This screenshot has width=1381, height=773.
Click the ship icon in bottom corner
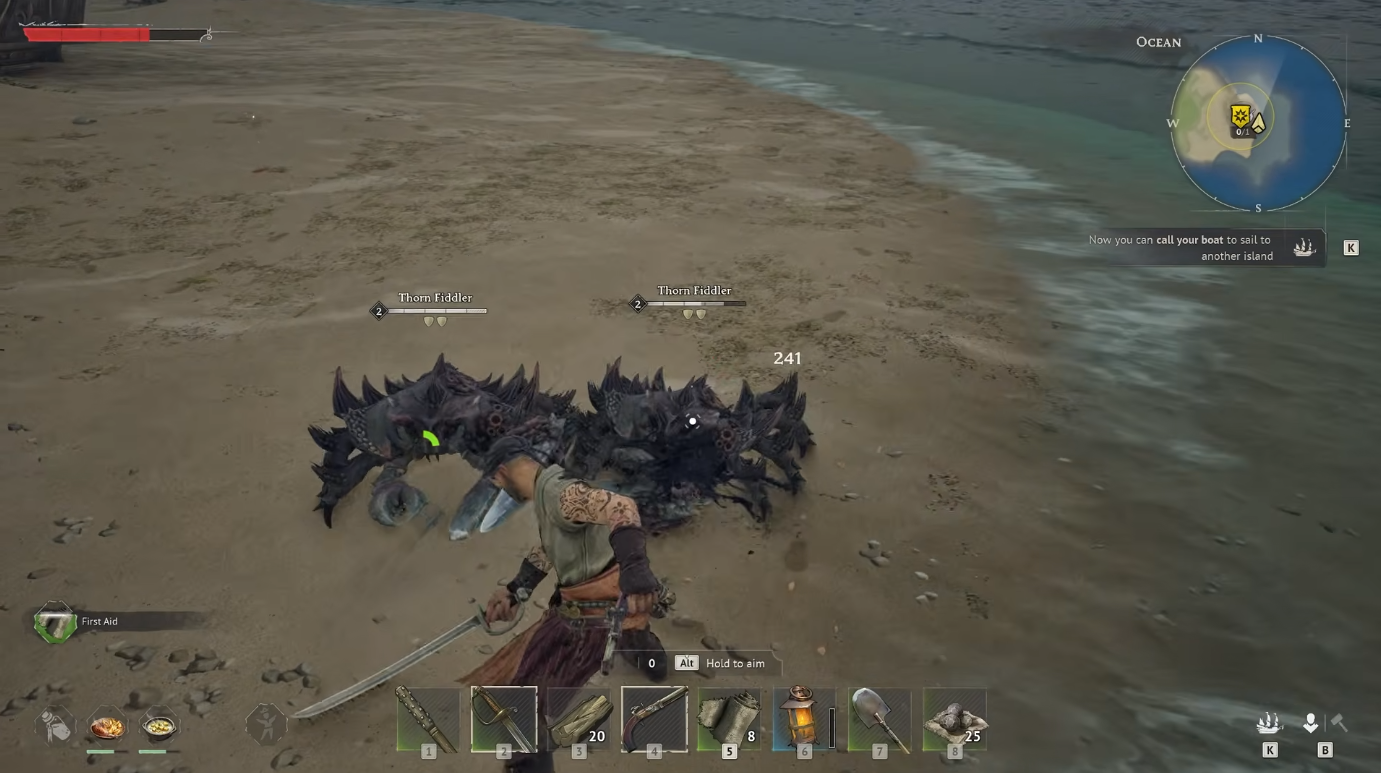[x=1269, y=723]
